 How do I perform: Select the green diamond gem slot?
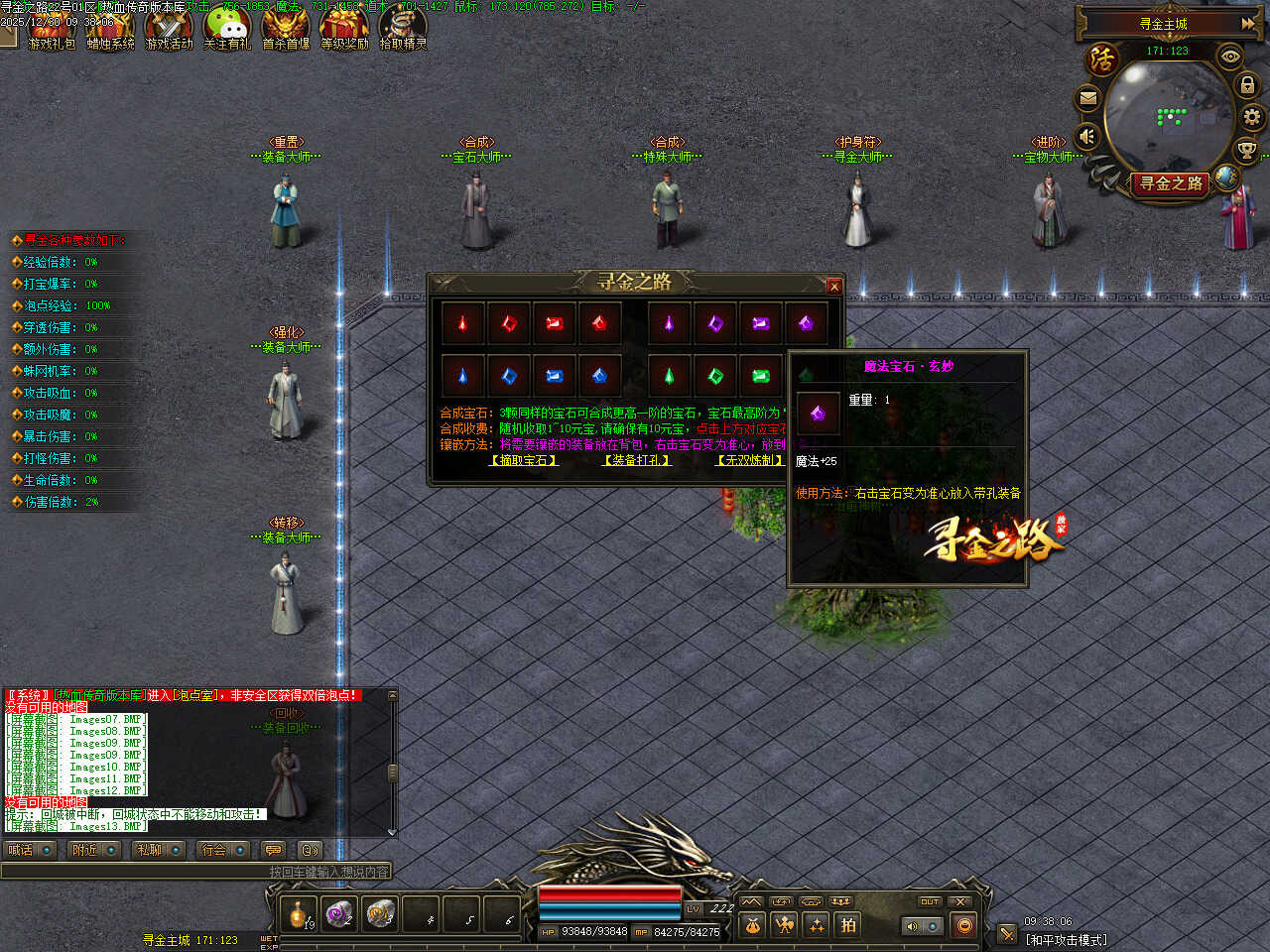tap(715, 376)
